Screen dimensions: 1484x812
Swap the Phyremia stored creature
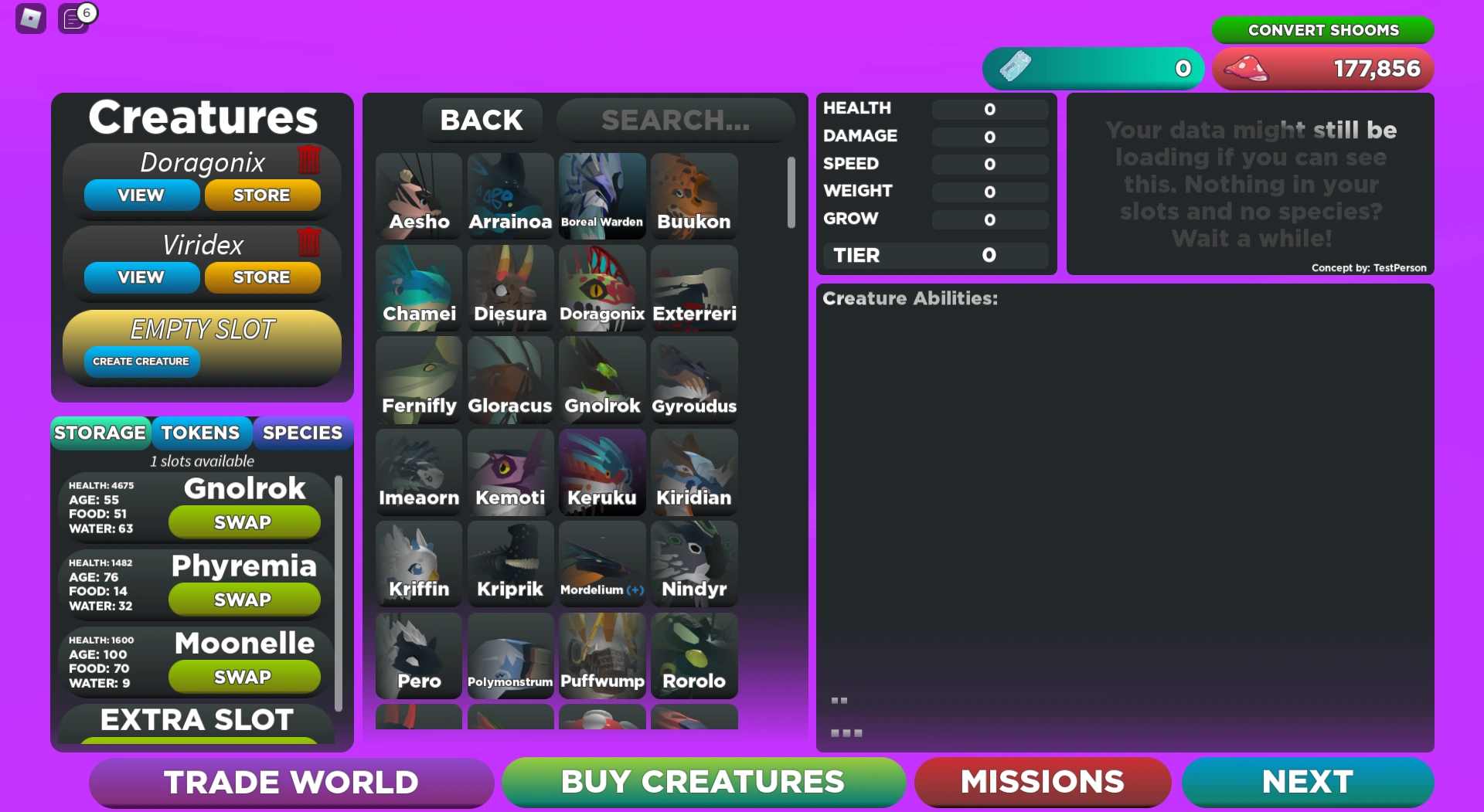pos(244,599)
